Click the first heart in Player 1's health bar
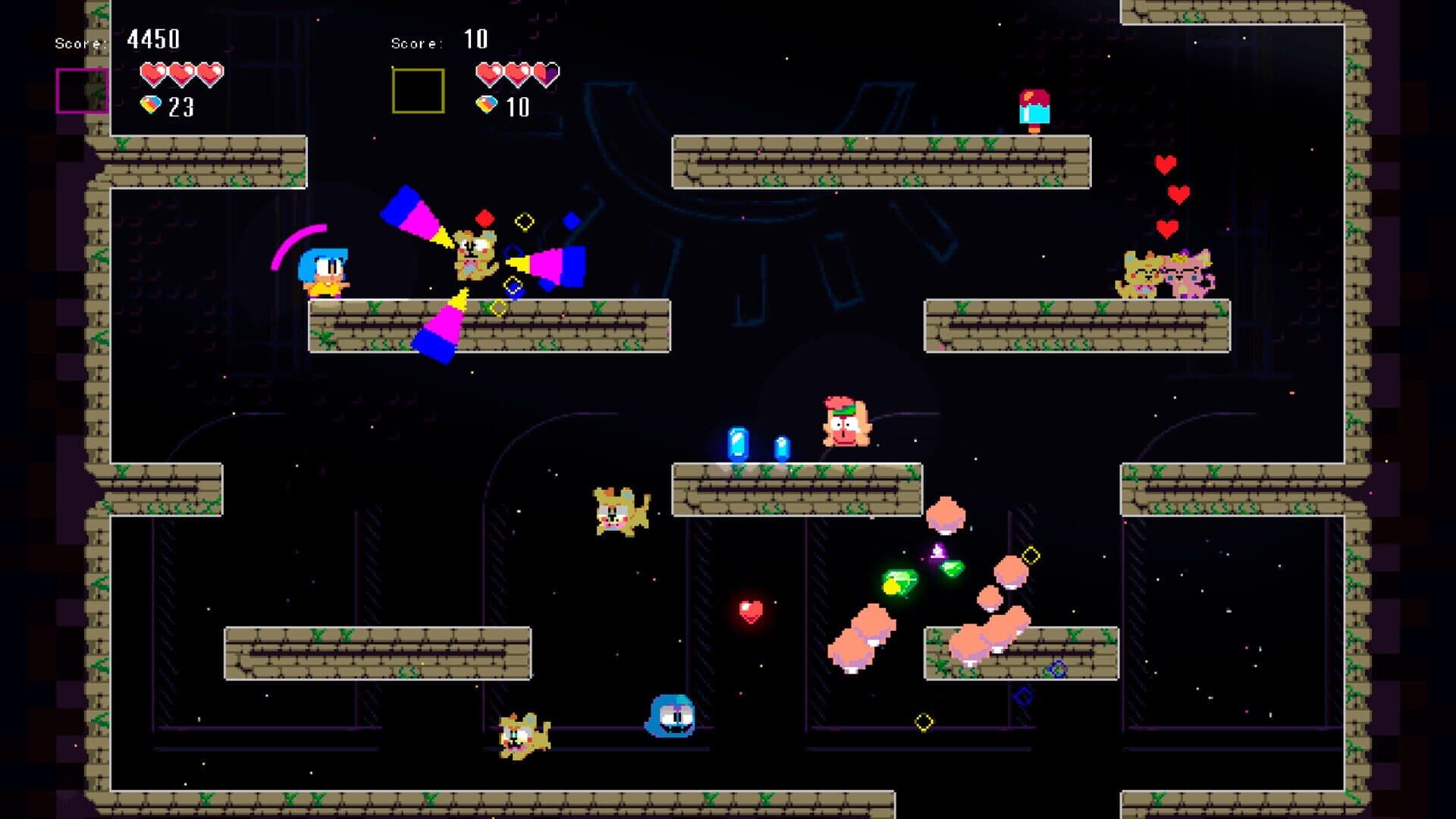The width and height of the screenshot is (1456, 819). (152, 71)
